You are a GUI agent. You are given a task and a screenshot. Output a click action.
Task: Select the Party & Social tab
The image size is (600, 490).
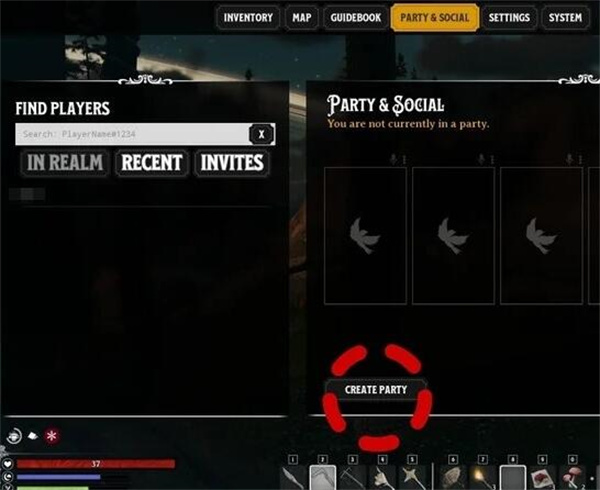[434, 18]
